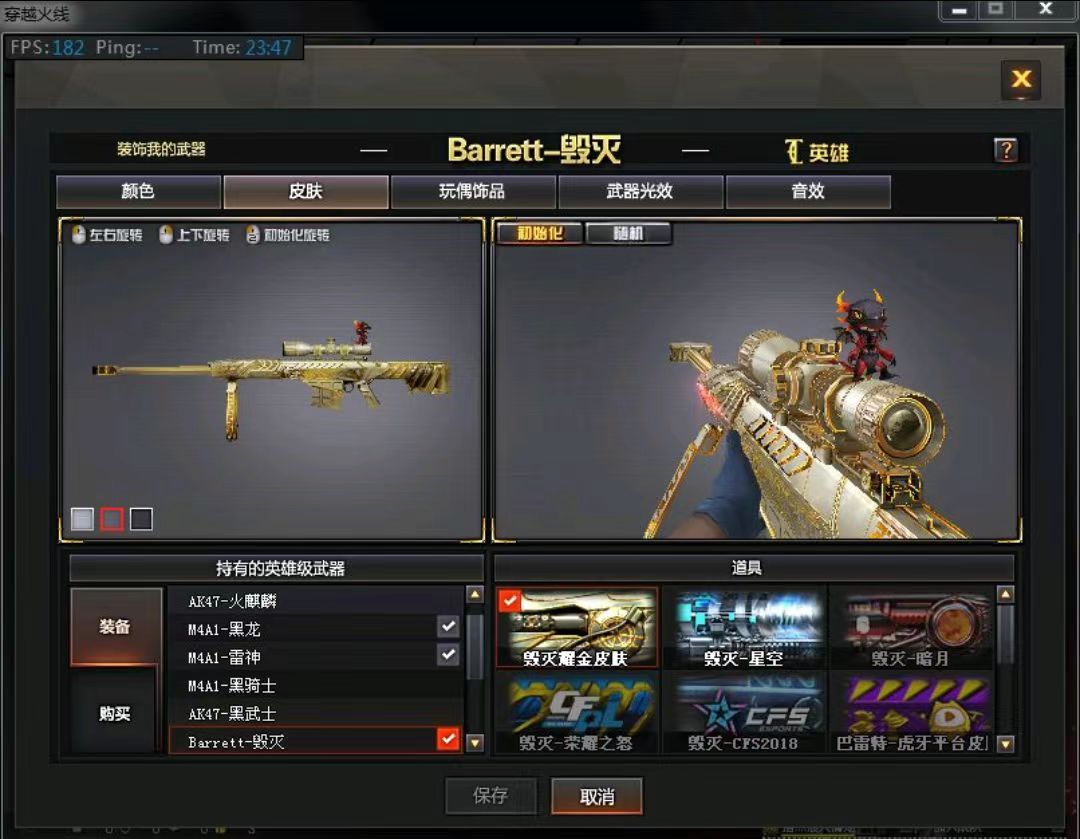Switch to the 玩偶饰品 tab
This screenshot has width=1080, height=839.
tap(472, 192)
